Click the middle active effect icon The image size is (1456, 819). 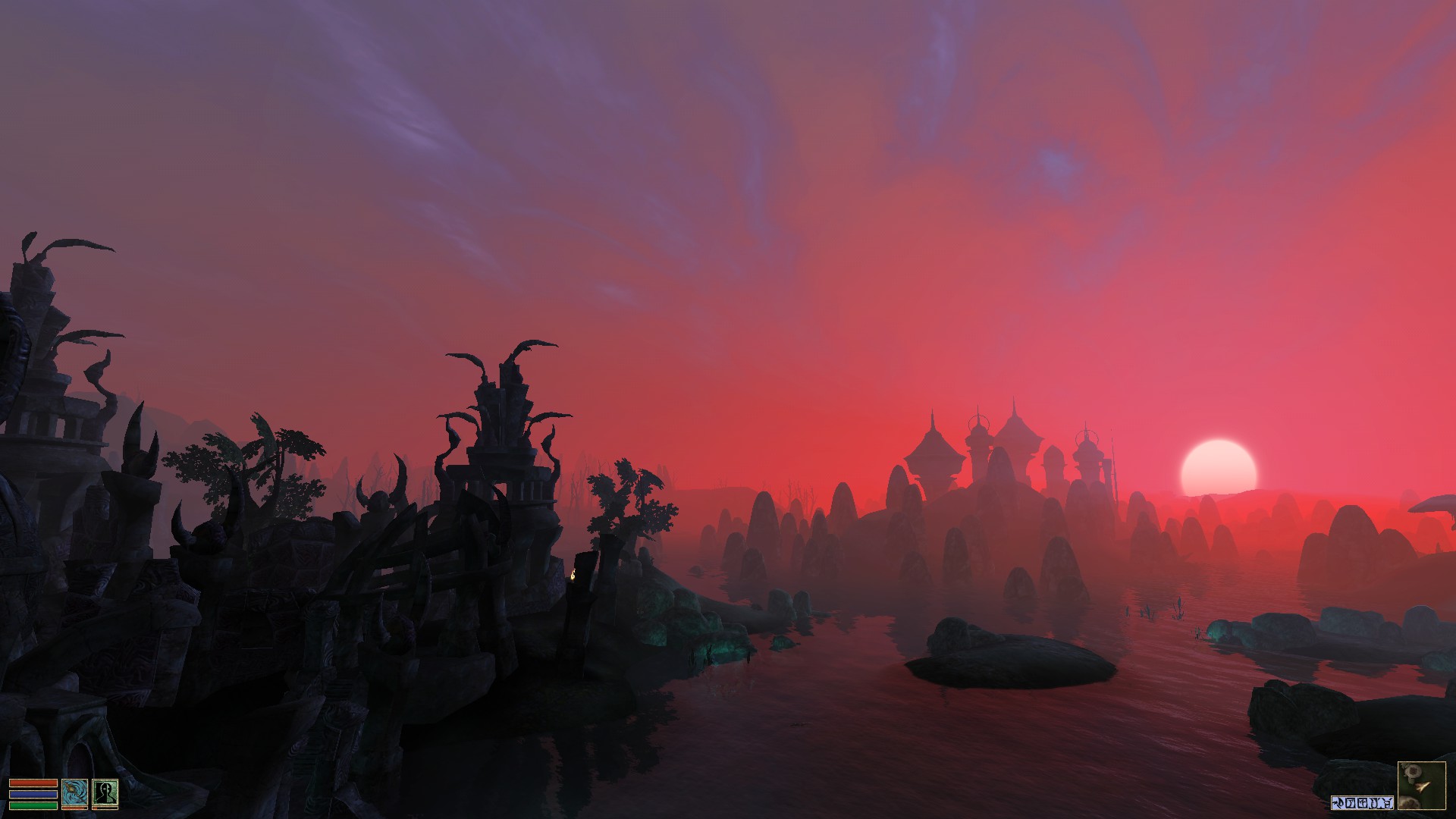tap(1362, 802)
